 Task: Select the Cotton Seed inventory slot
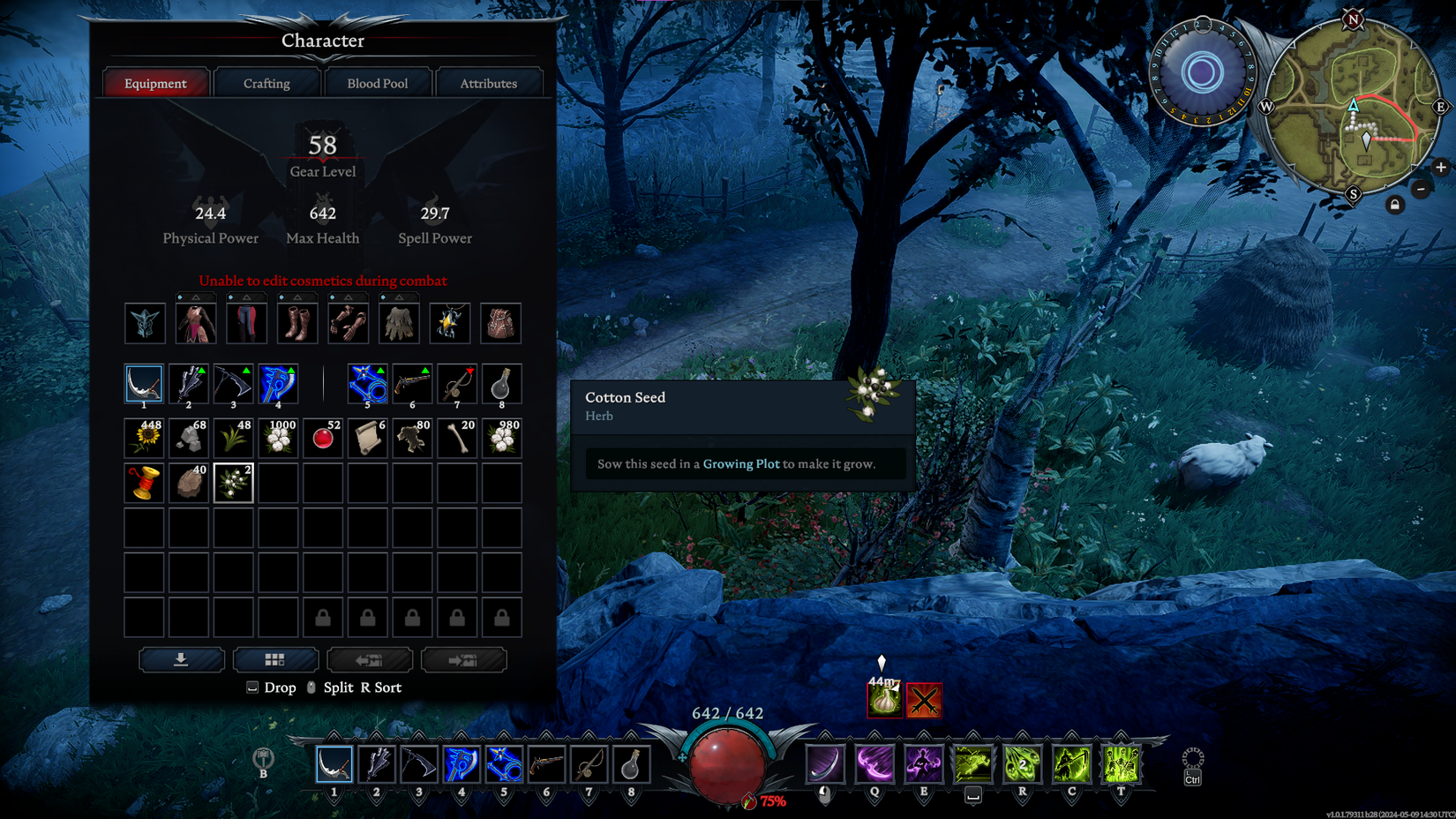(x=234, y=484)
